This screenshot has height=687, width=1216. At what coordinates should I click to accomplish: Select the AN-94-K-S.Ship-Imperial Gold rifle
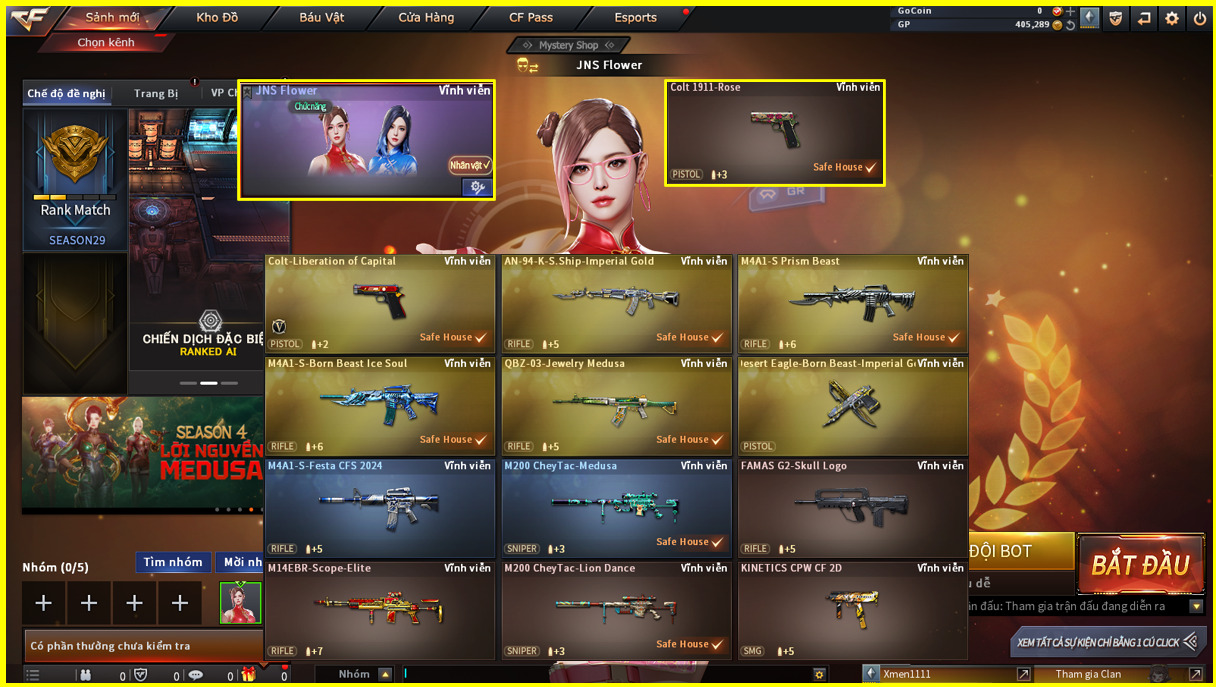pyautogui.click(x=616, y=303)
